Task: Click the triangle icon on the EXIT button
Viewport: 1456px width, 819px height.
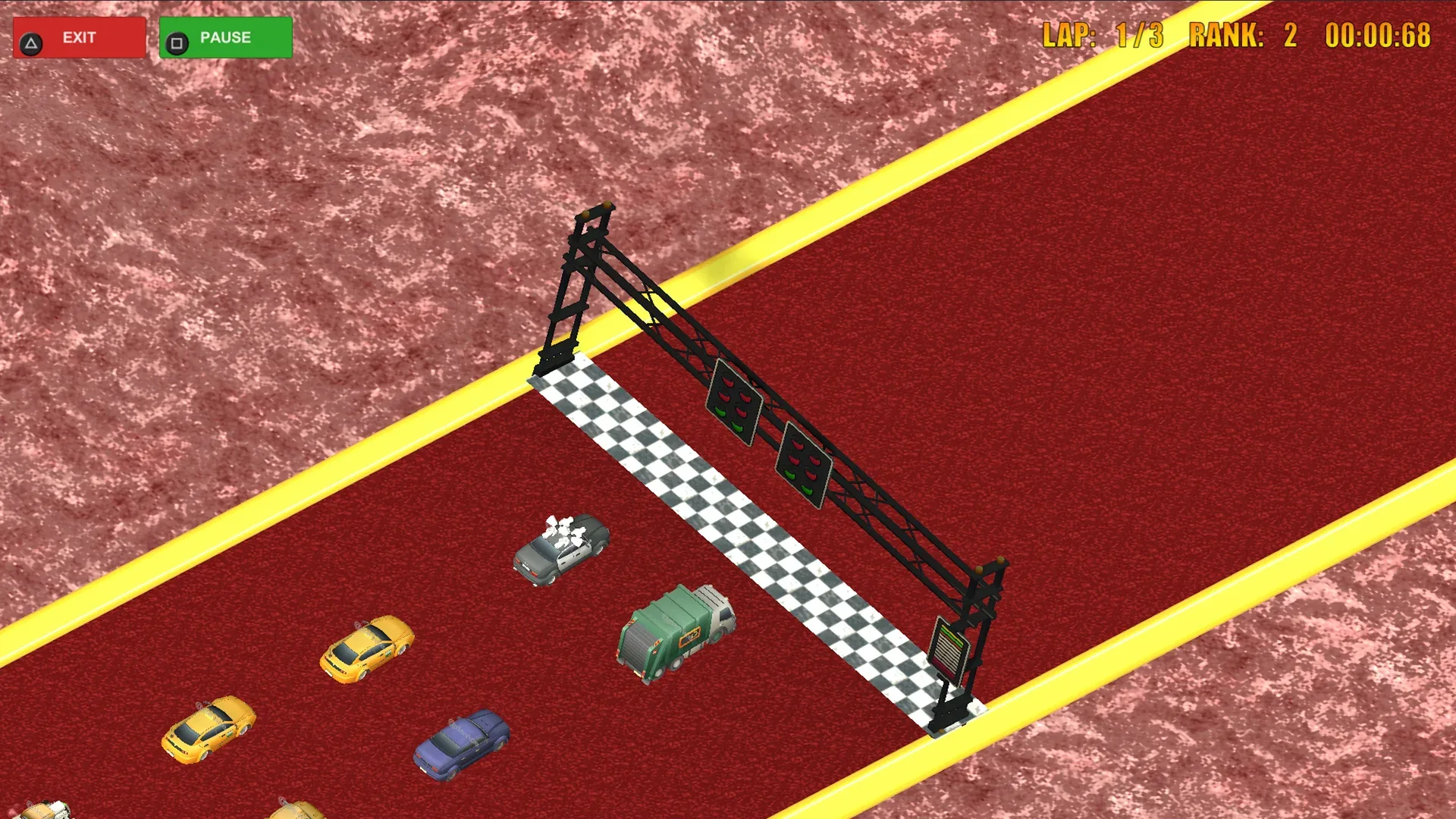Action: [x=30, y=36]
